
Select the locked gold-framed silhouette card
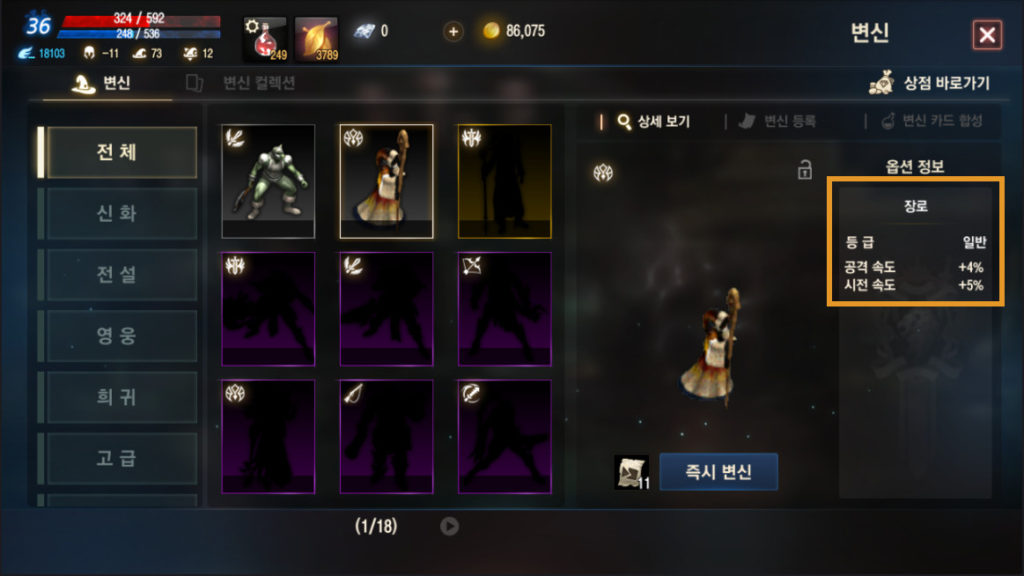tap(504, 180)
